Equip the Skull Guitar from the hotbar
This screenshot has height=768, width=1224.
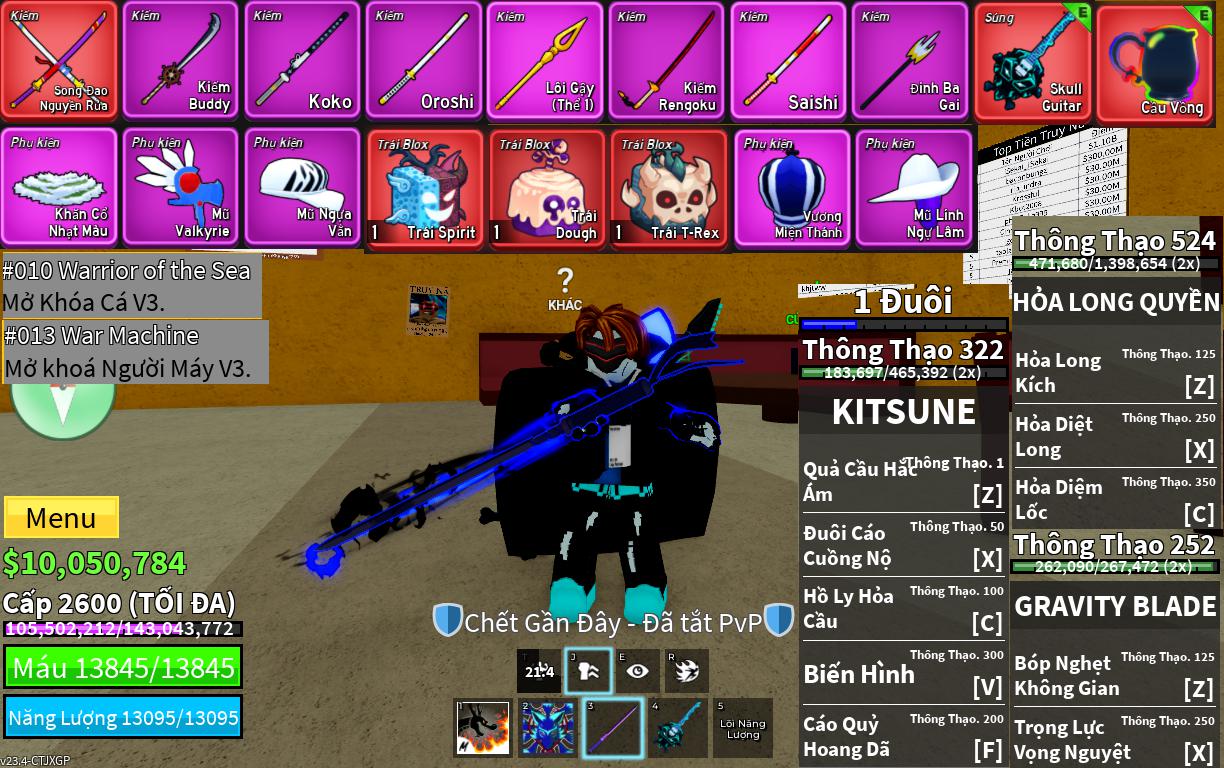(678, 728)
